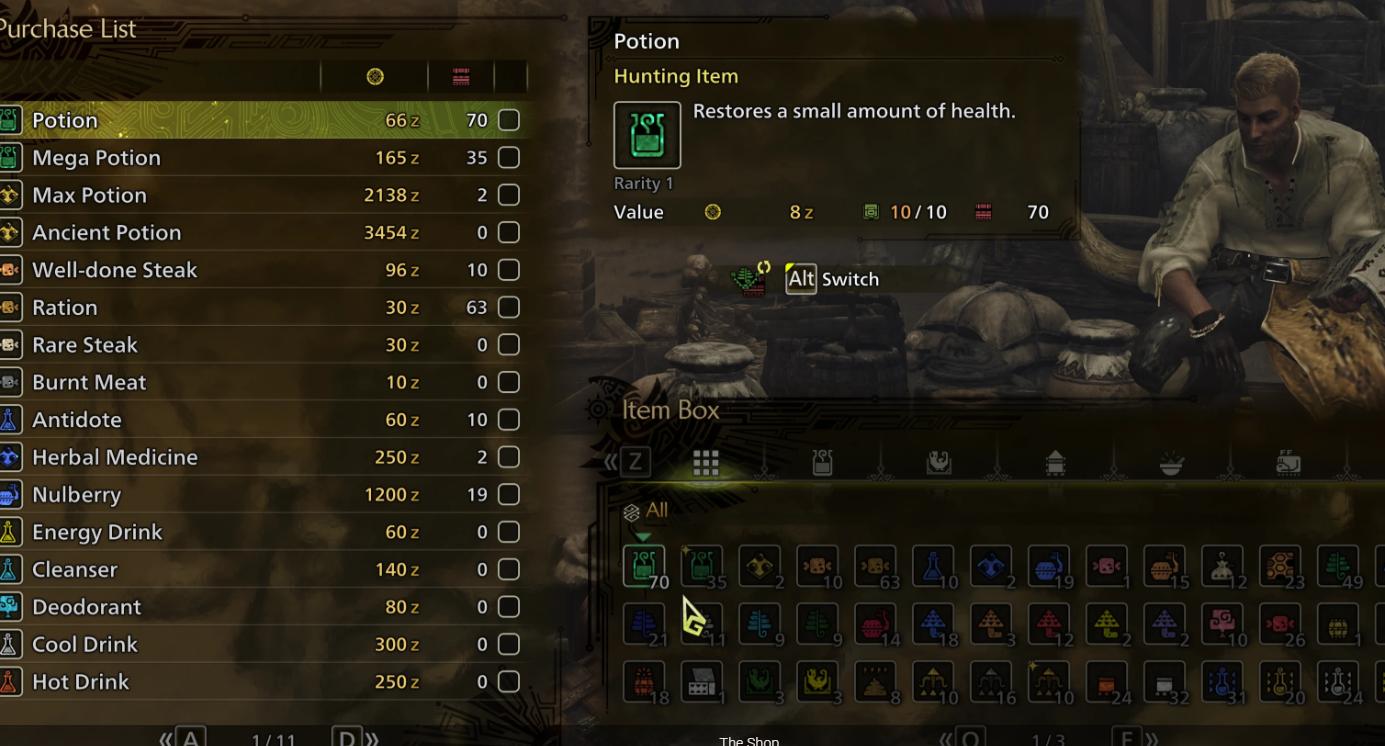Tick the Energy Drink checkbox

(509, 532)
